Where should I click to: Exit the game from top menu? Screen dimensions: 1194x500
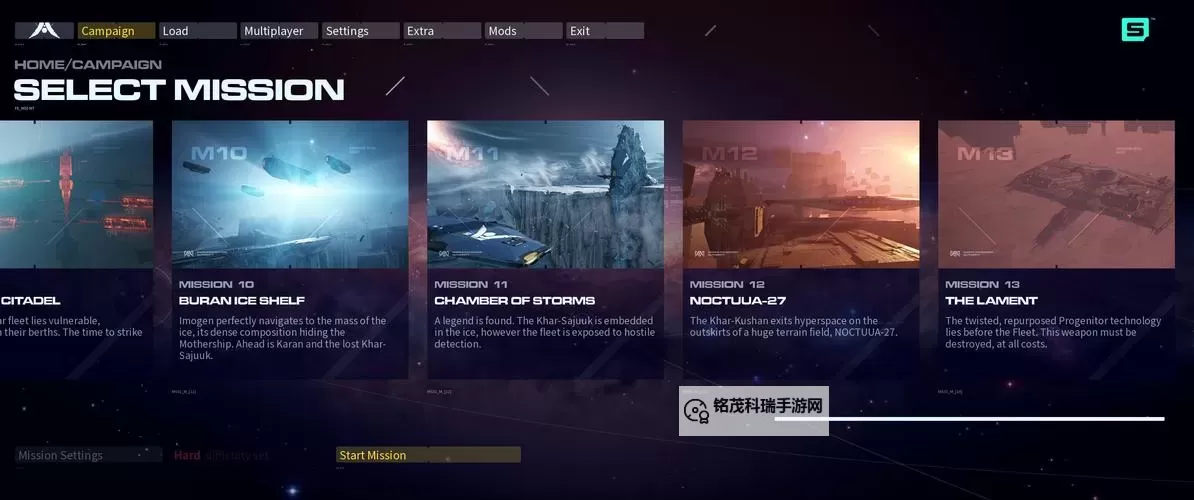(x=604, y=31)
